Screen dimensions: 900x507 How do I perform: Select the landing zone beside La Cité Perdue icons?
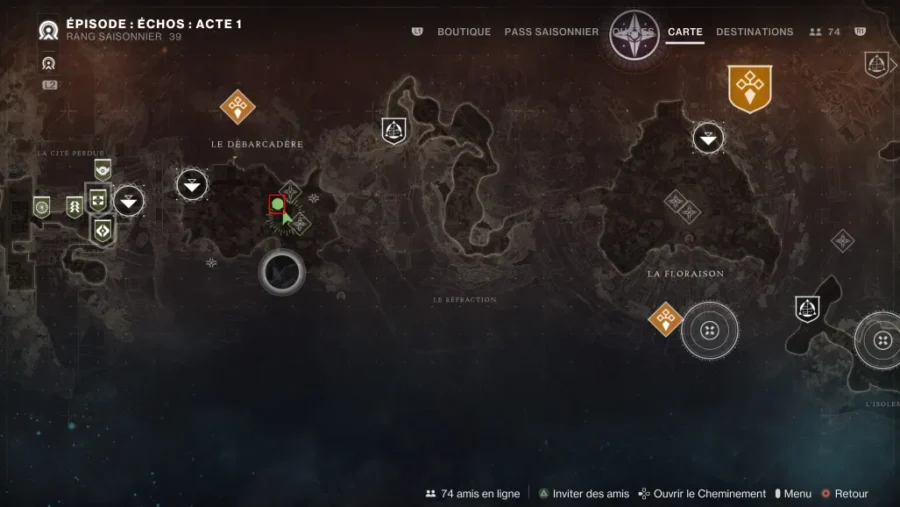(128, 201)
